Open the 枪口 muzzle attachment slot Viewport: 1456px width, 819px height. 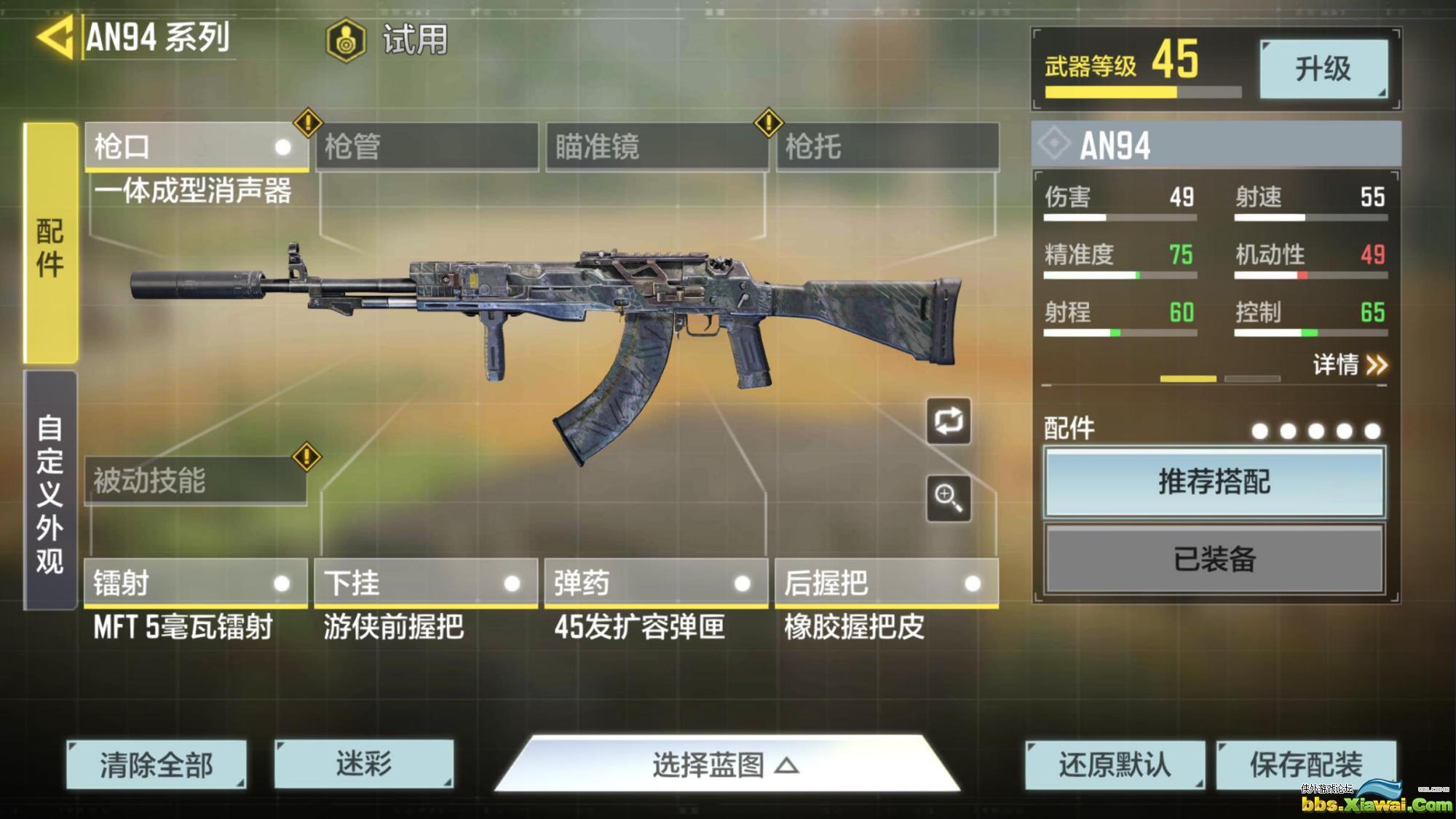click(195, 147)
